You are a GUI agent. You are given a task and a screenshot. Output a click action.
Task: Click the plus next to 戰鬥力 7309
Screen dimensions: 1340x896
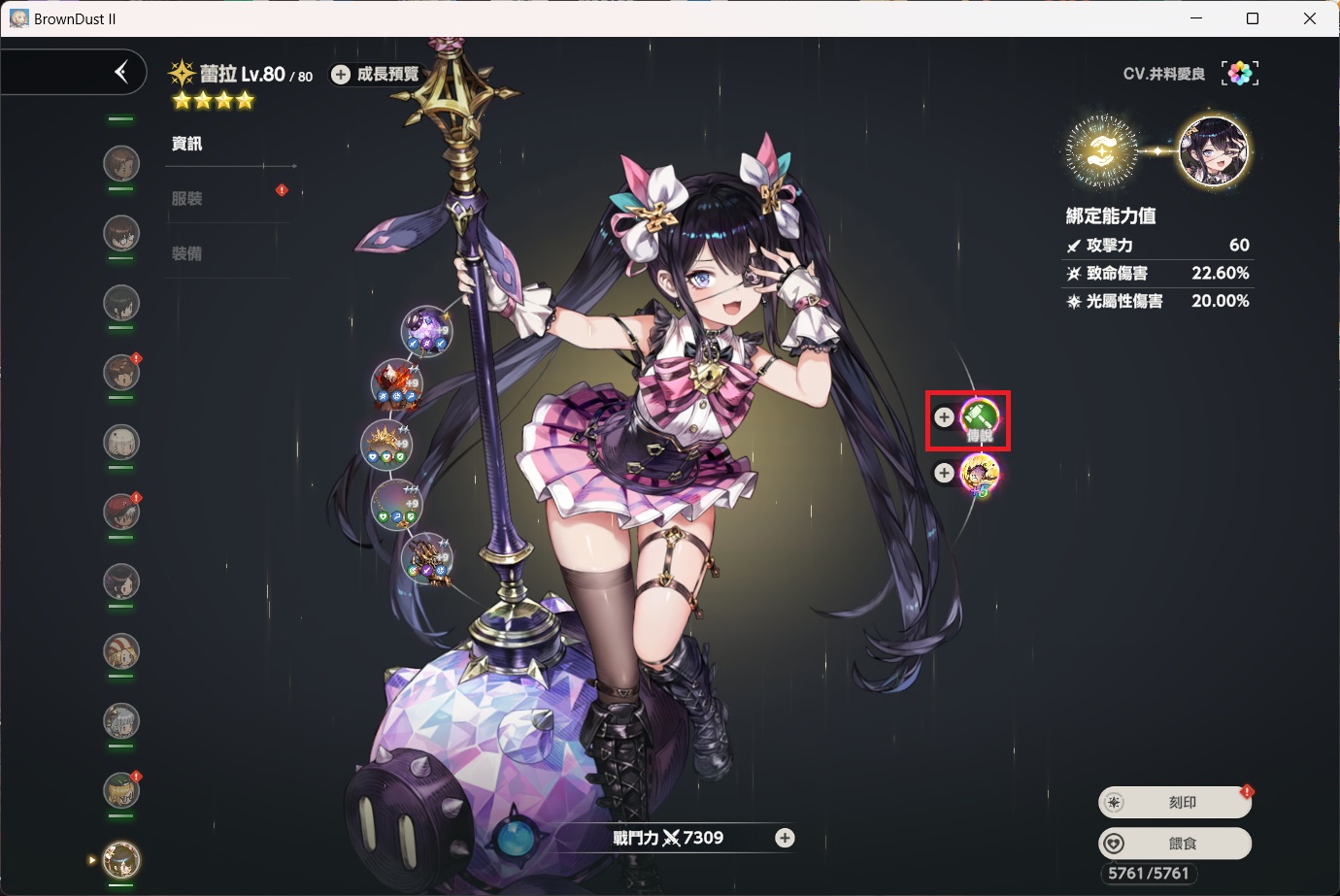pos(785,838)
